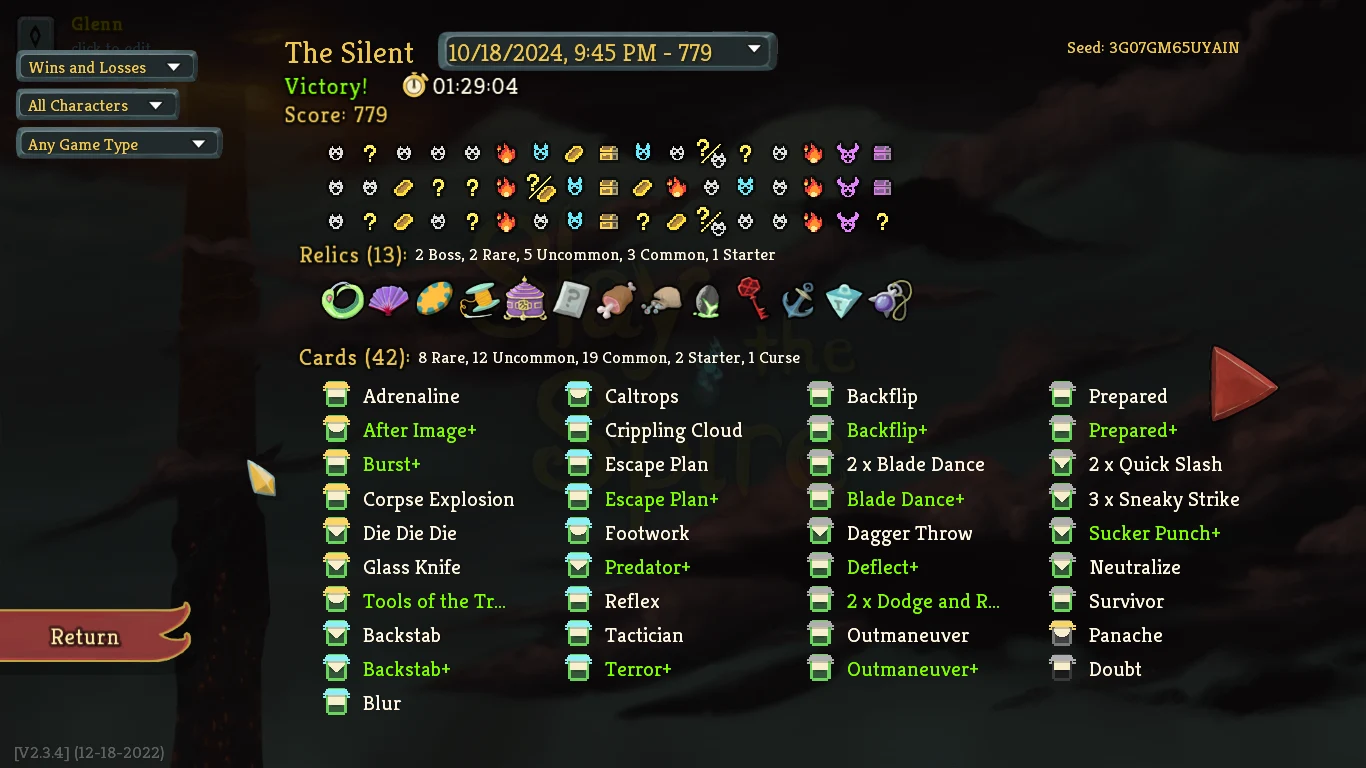Image resolution: width=1366 pixels, height=768 pixels.
Task: Click the purple burning elite icon
Action: (x=847, y=152)
